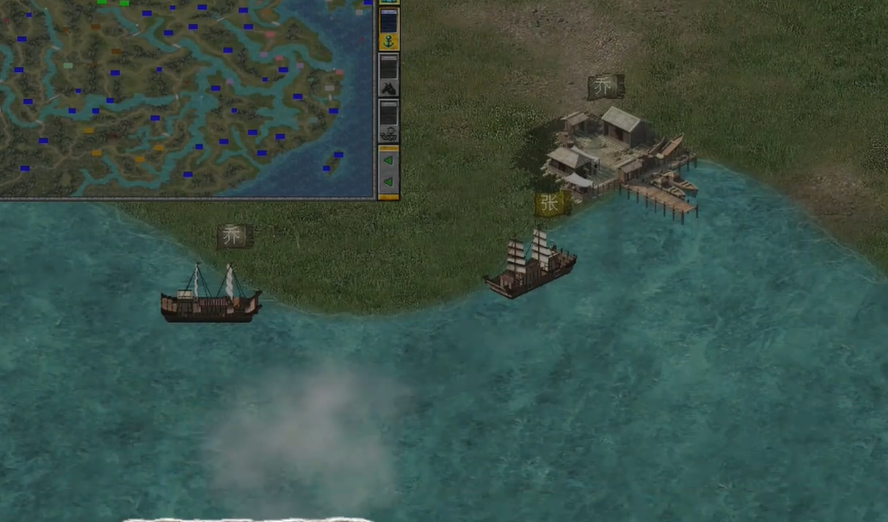The width and height of the screenshot is (888, 522).
Task: Click the overview minimap
Action: 186,97
